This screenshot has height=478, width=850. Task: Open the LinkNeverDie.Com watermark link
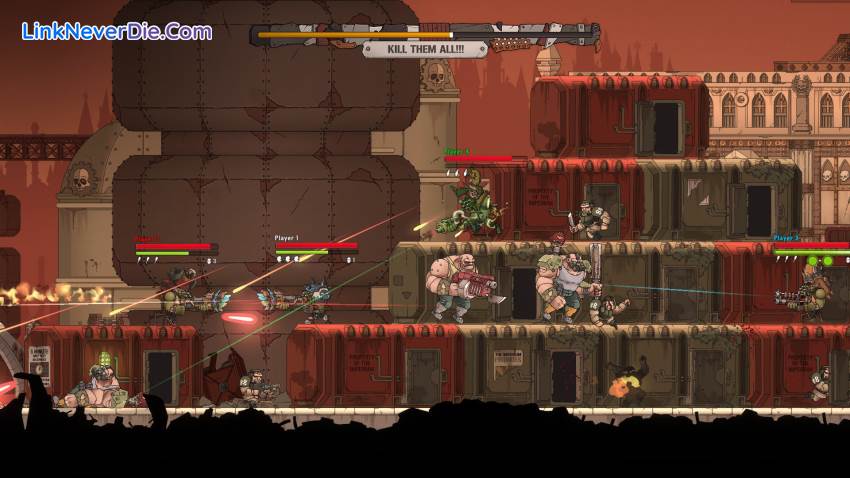(x=117, y=31)
